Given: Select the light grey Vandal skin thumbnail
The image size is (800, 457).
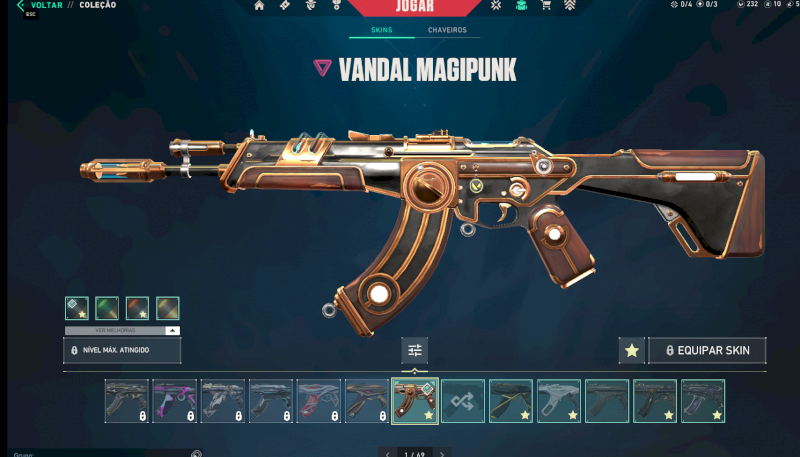Looking at the screenshot, I should pyautogui.click(x=558, y=401).
